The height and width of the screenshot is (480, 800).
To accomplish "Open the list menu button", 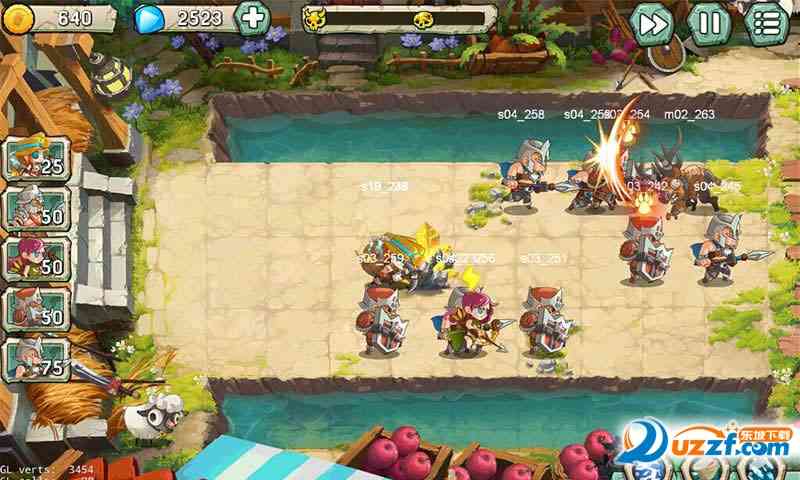I will pyautogui.click(x=767, y=22).
